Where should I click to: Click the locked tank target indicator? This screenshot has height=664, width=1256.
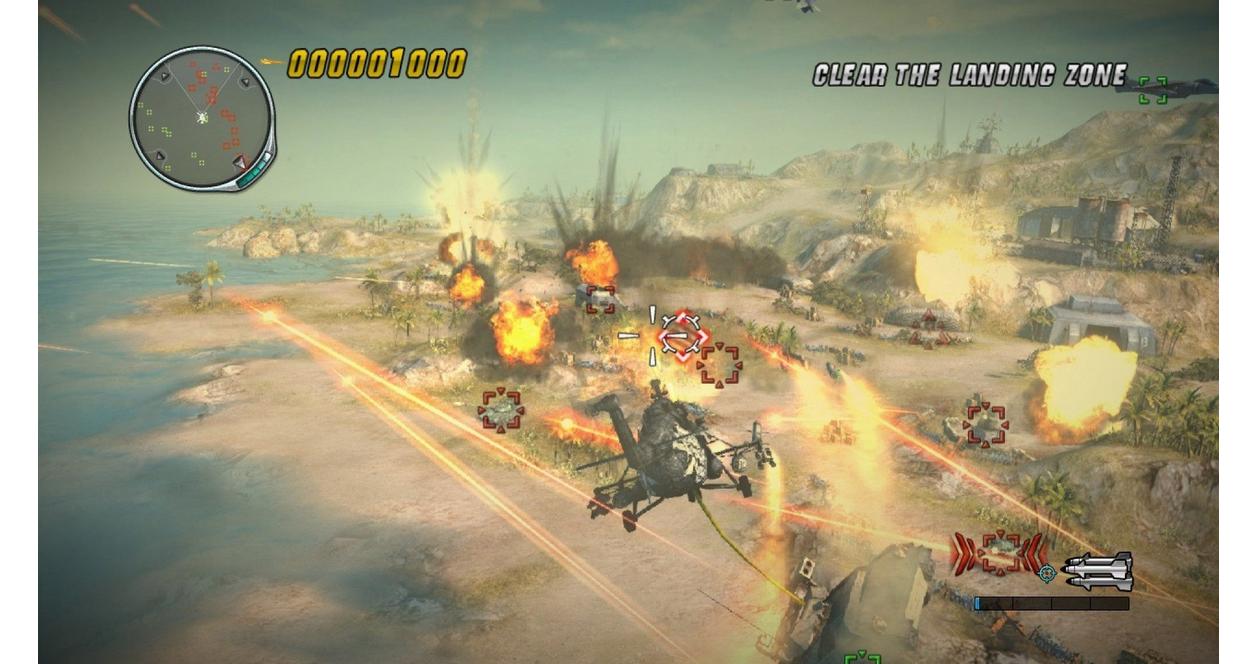click(999, 553)
